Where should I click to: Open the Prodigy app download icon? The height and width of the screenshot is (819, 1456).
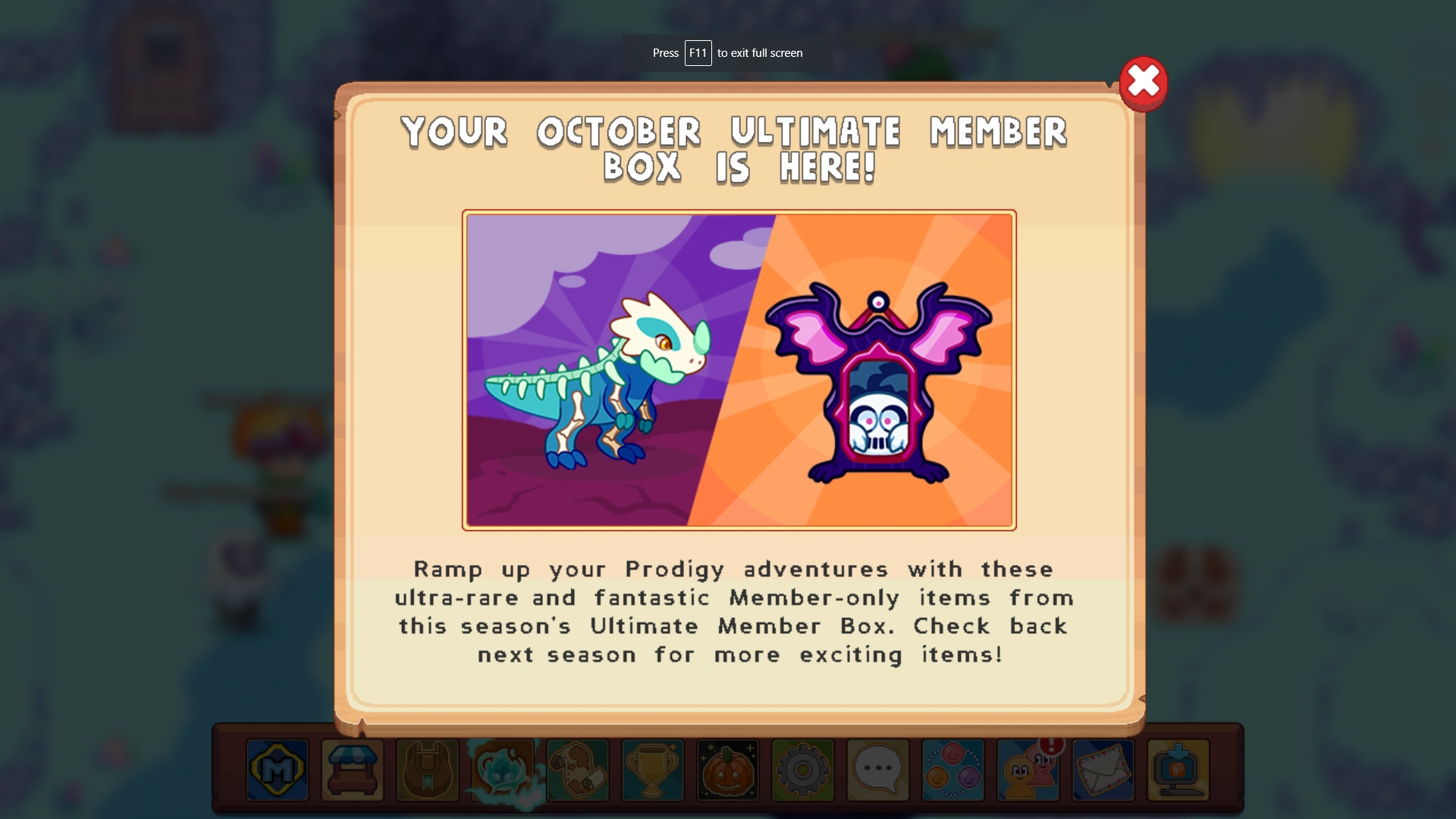1178,770
